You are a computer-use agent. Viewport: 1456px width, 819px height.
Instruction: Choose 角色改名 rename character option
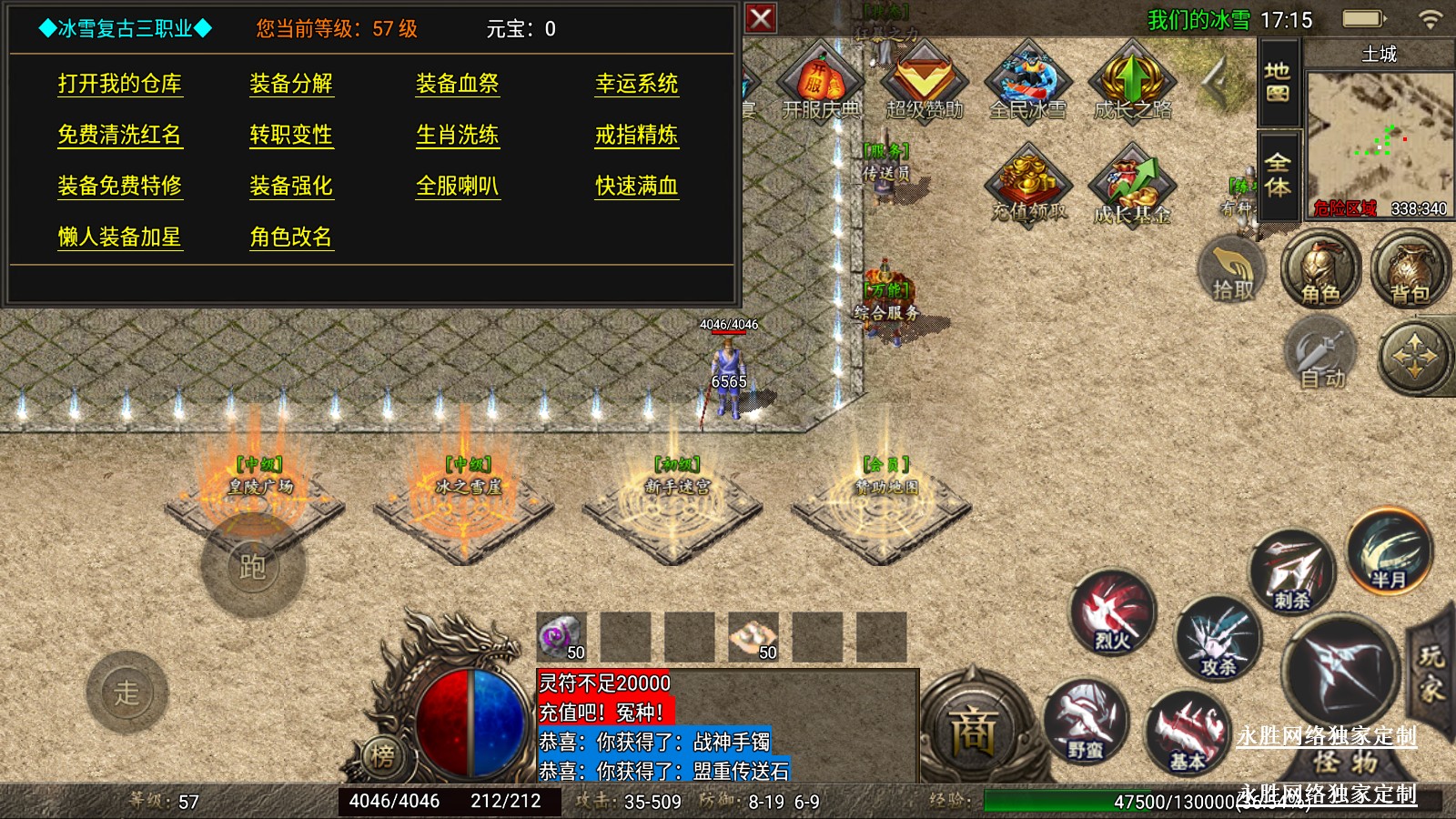point(291,237)
